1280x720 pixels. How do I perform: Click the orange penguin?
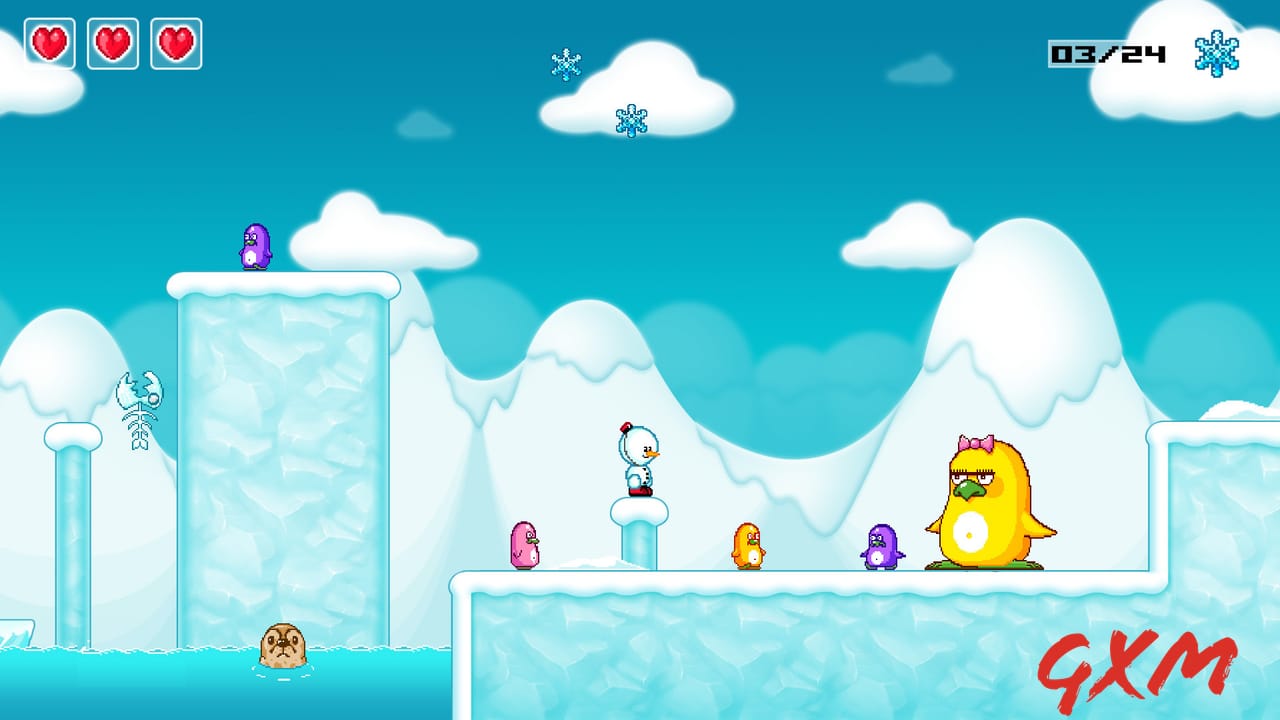coord(746,544)
